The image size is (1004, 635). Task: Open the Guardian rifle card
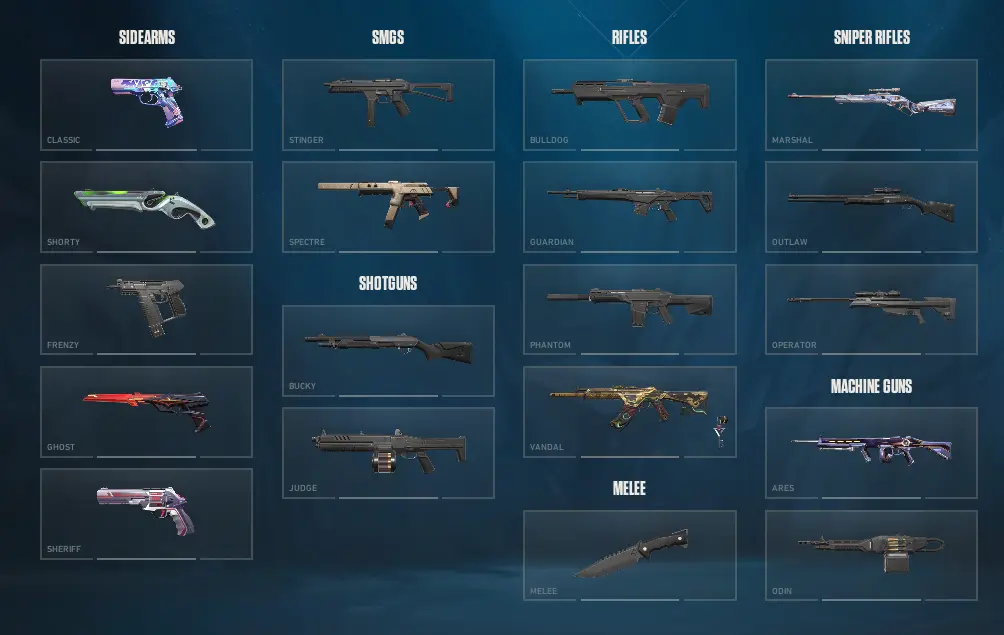pyautogui.click(x=629, y=207)
